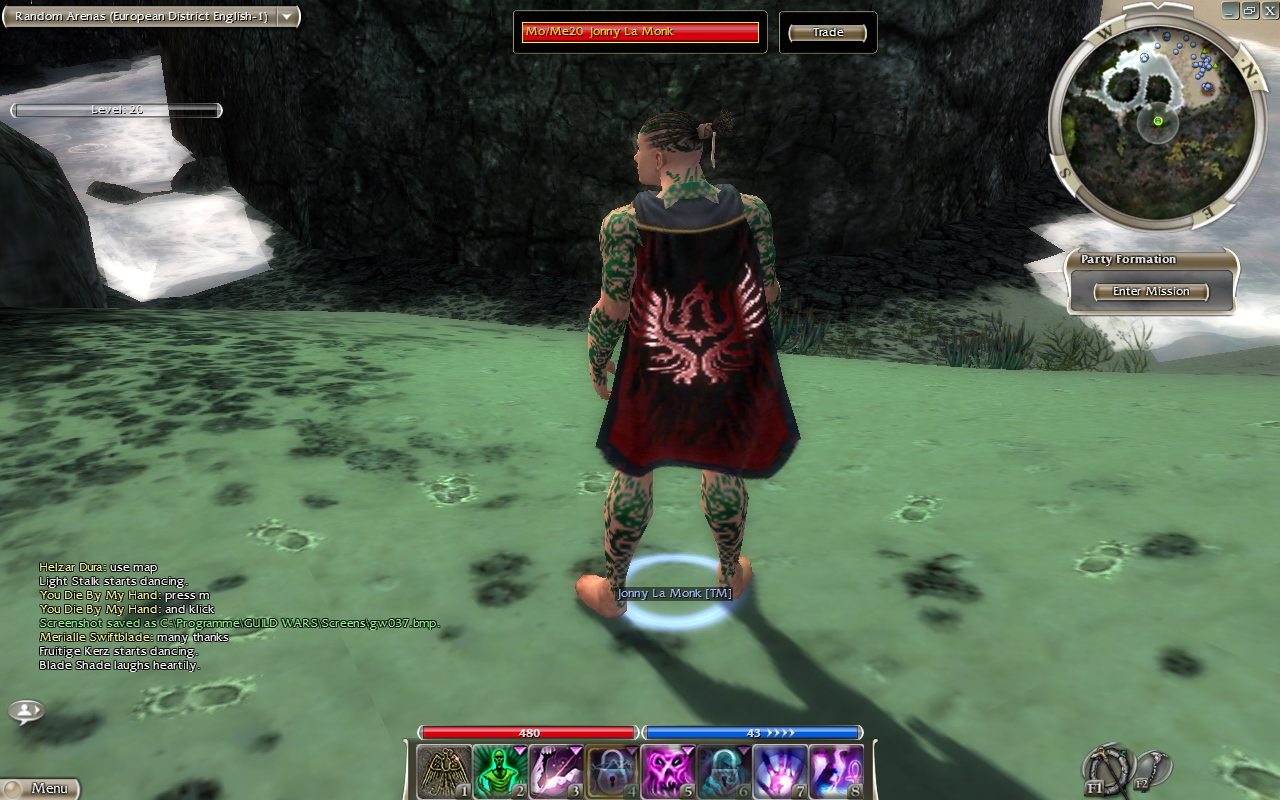Activate the golden winged emblem skill in slot 1
The width and height of the screenshot is (1280, 800).
[x=443, y=772]
